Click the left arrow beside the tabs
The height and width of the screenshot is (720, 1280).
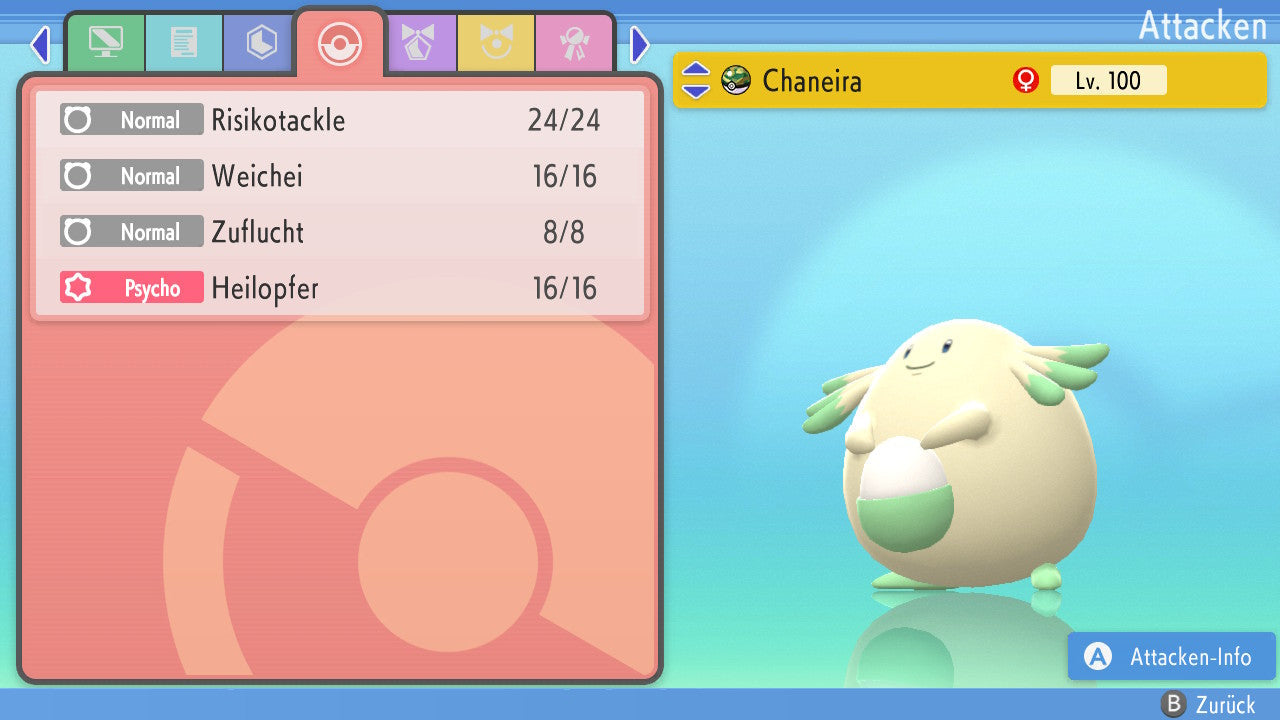point(40,44)
